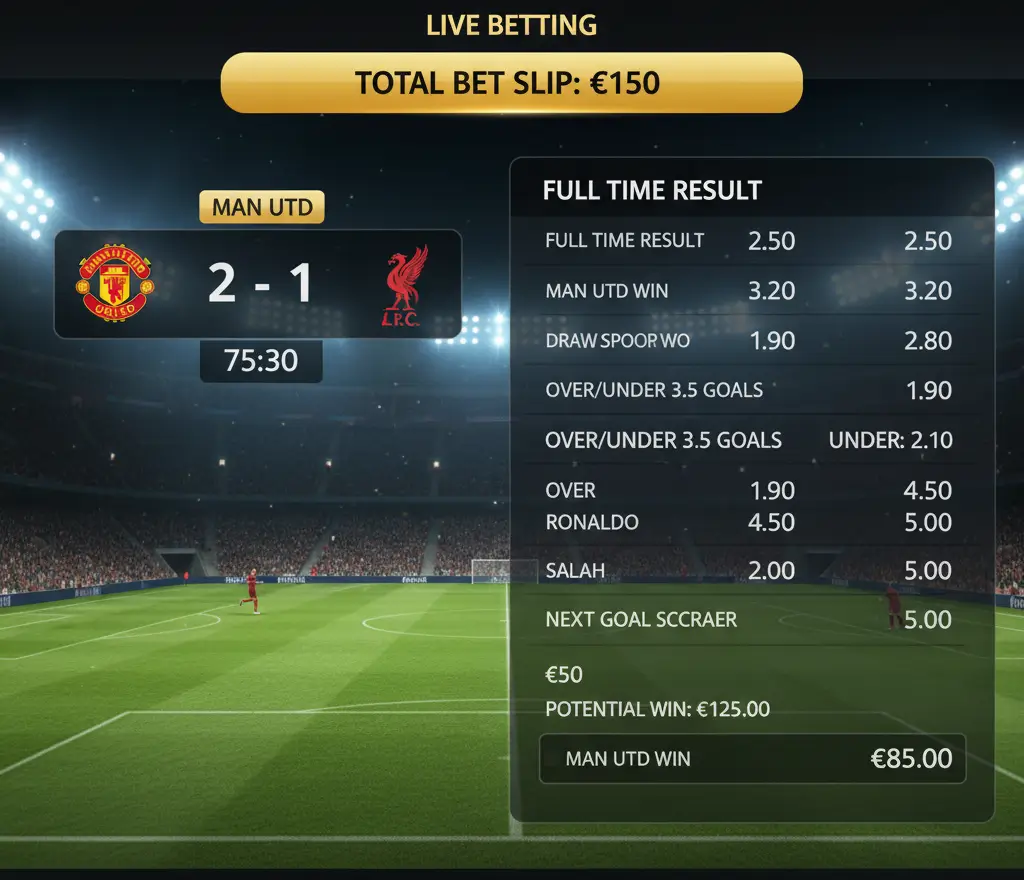Select the gold MAN UTD team label
The width and height of the screenshot is (1024, 880).
click(x=262, y=208)
